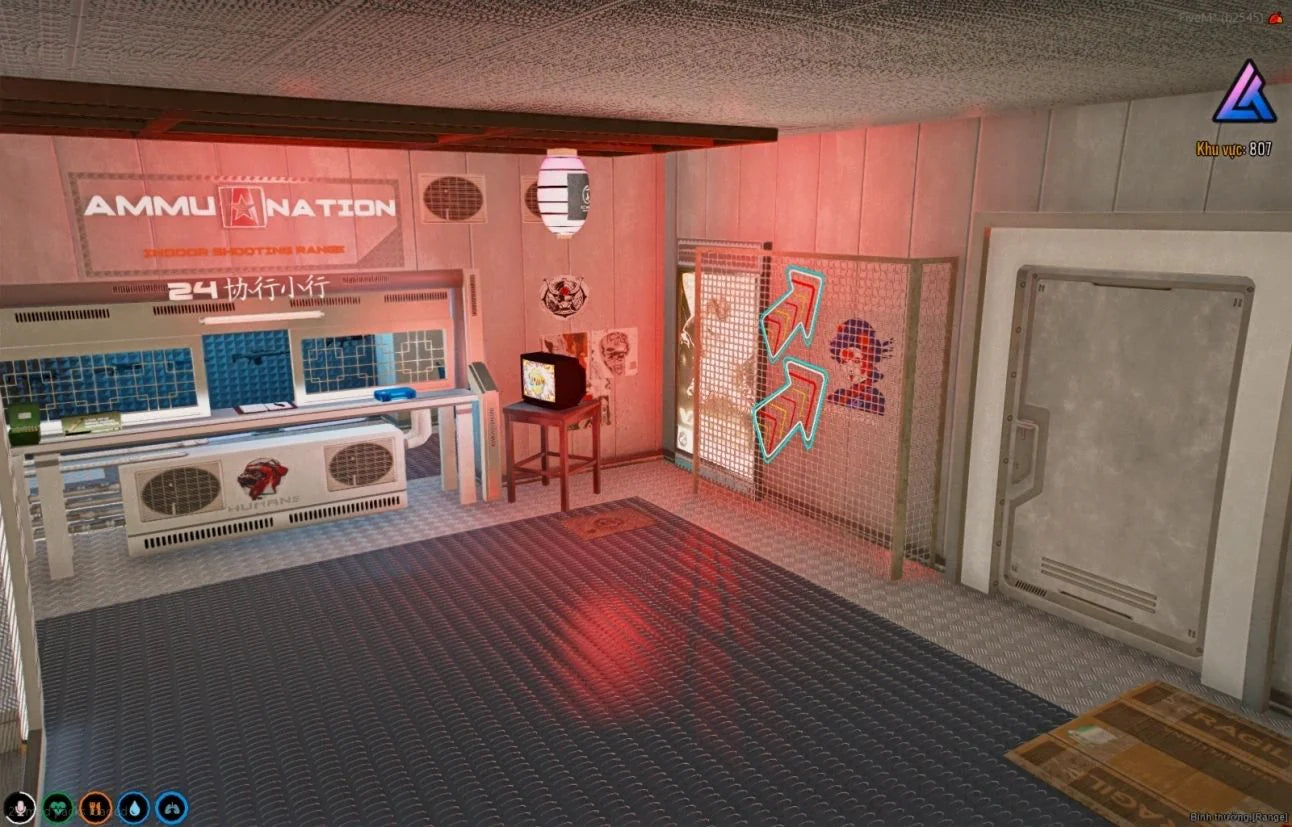Click the microphone voice chat icon
The width and height of the screenshot is (1292, 827).
coord(20,807)
